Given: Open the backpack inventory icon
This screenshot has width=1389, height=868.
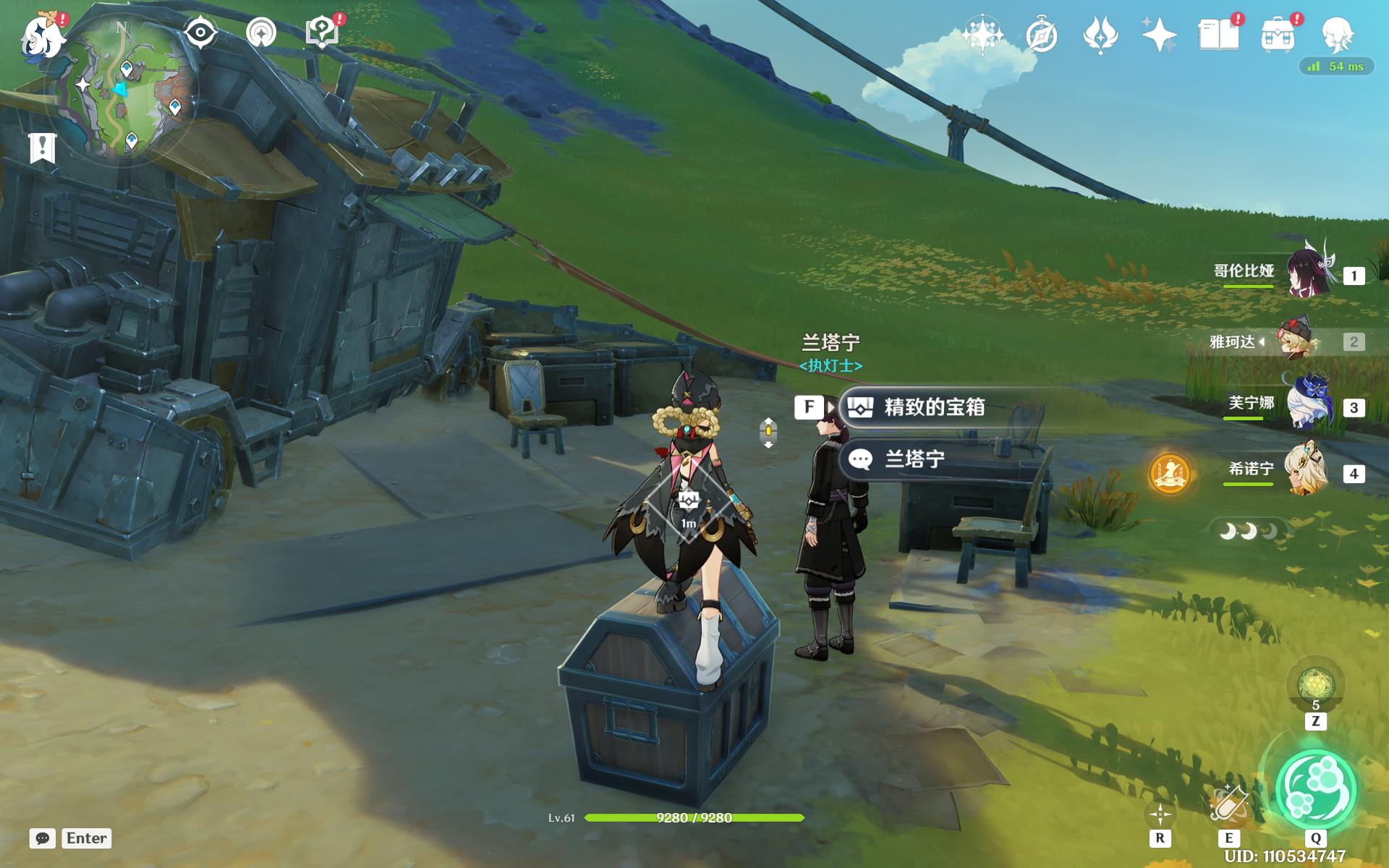Looking at the screenshot, I should click(x=1278, y=35).
